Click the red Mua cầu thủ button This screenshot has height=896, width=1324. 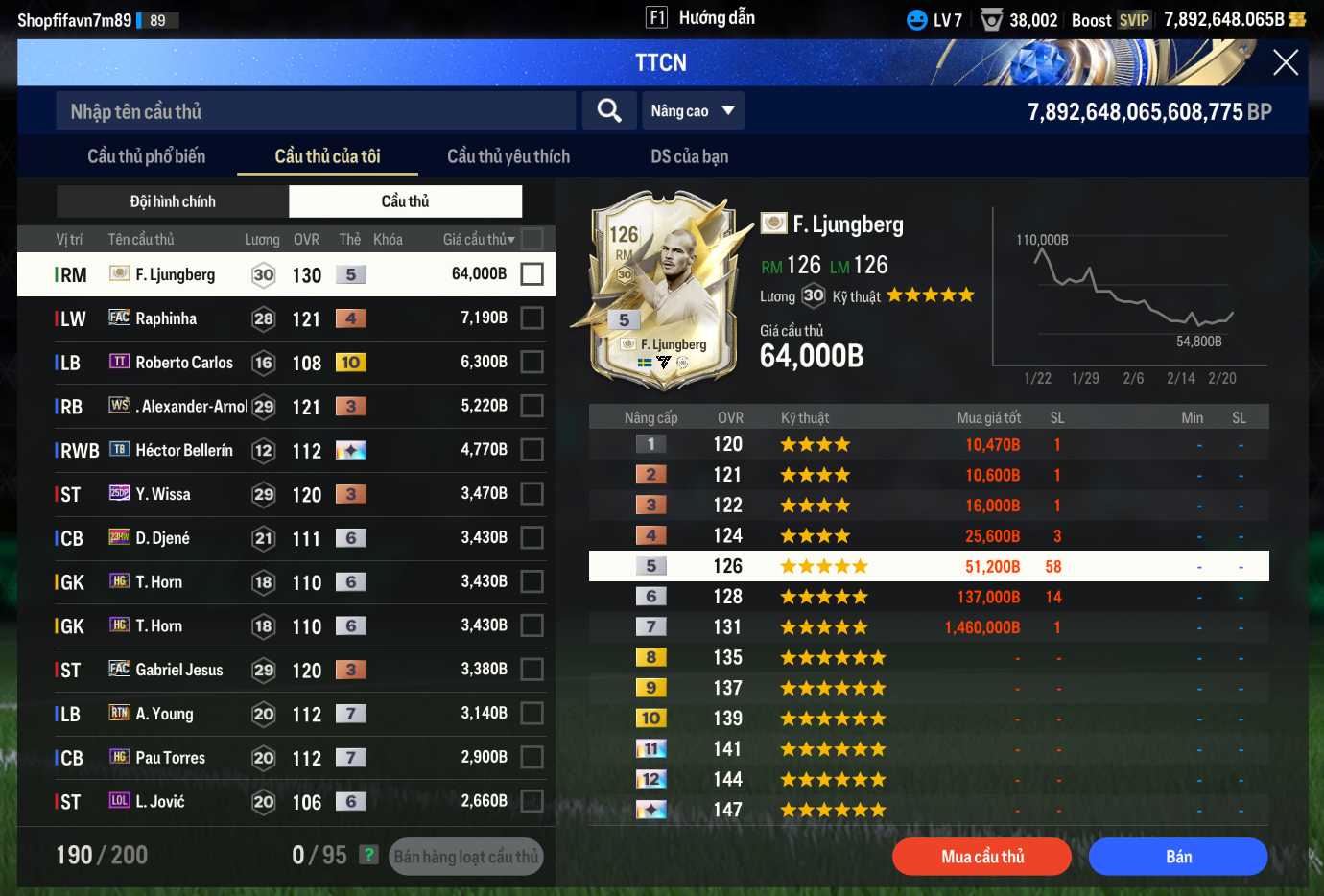[981, 857]
